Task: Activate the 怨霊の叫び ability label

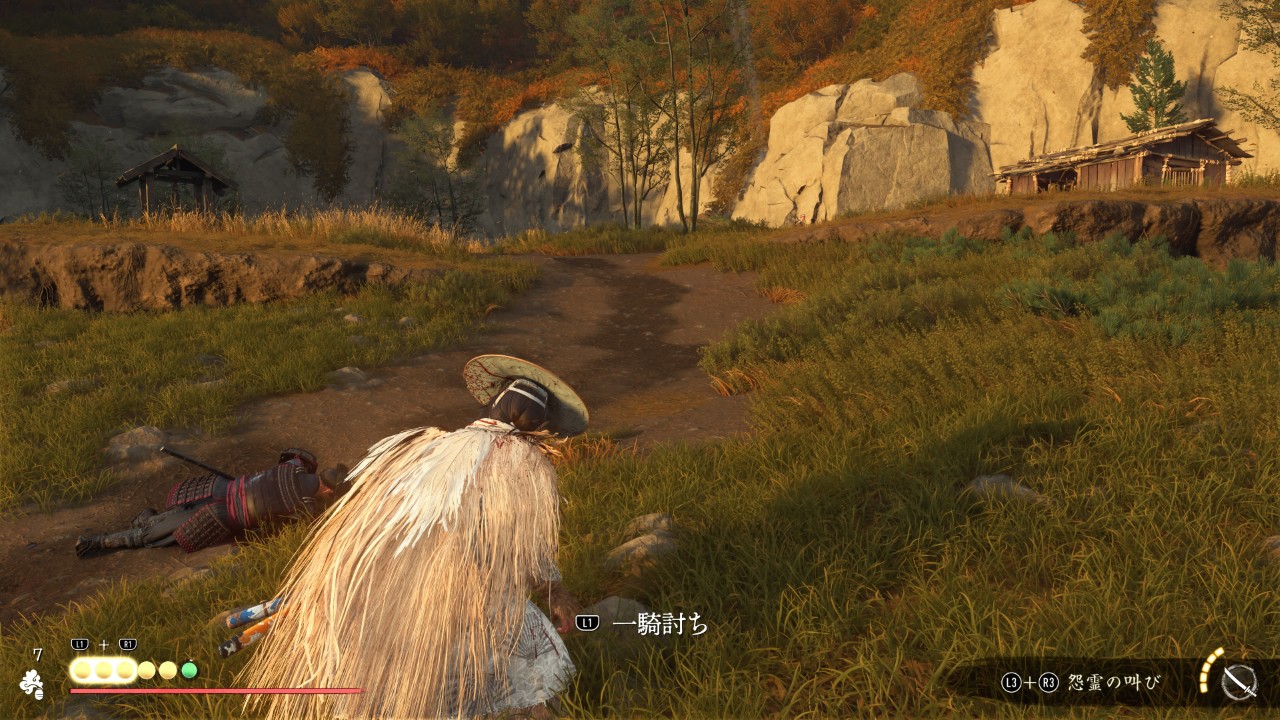Action: (x=1113, y=683)
